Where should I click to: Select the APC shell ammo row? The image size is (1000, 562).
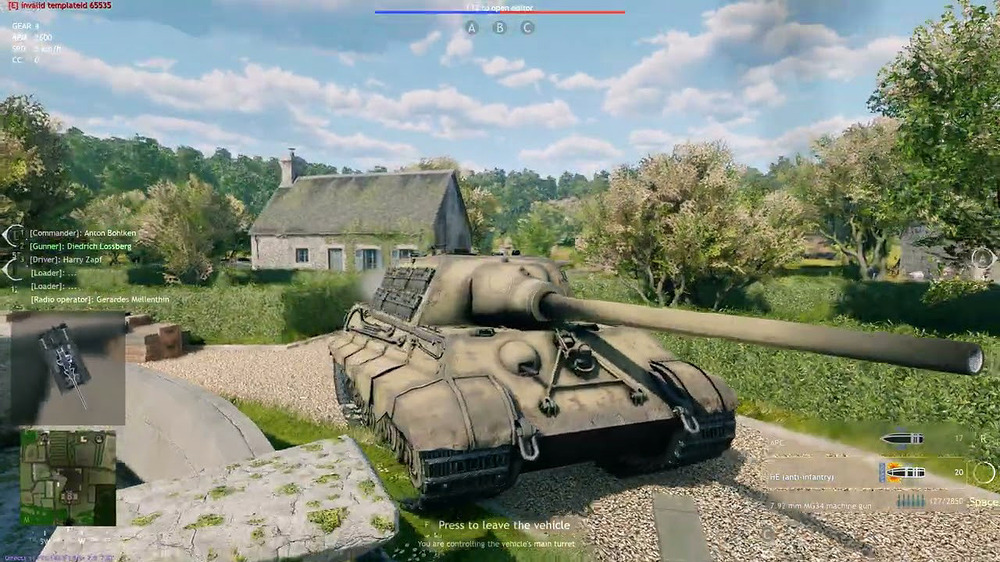click(880, 438)
